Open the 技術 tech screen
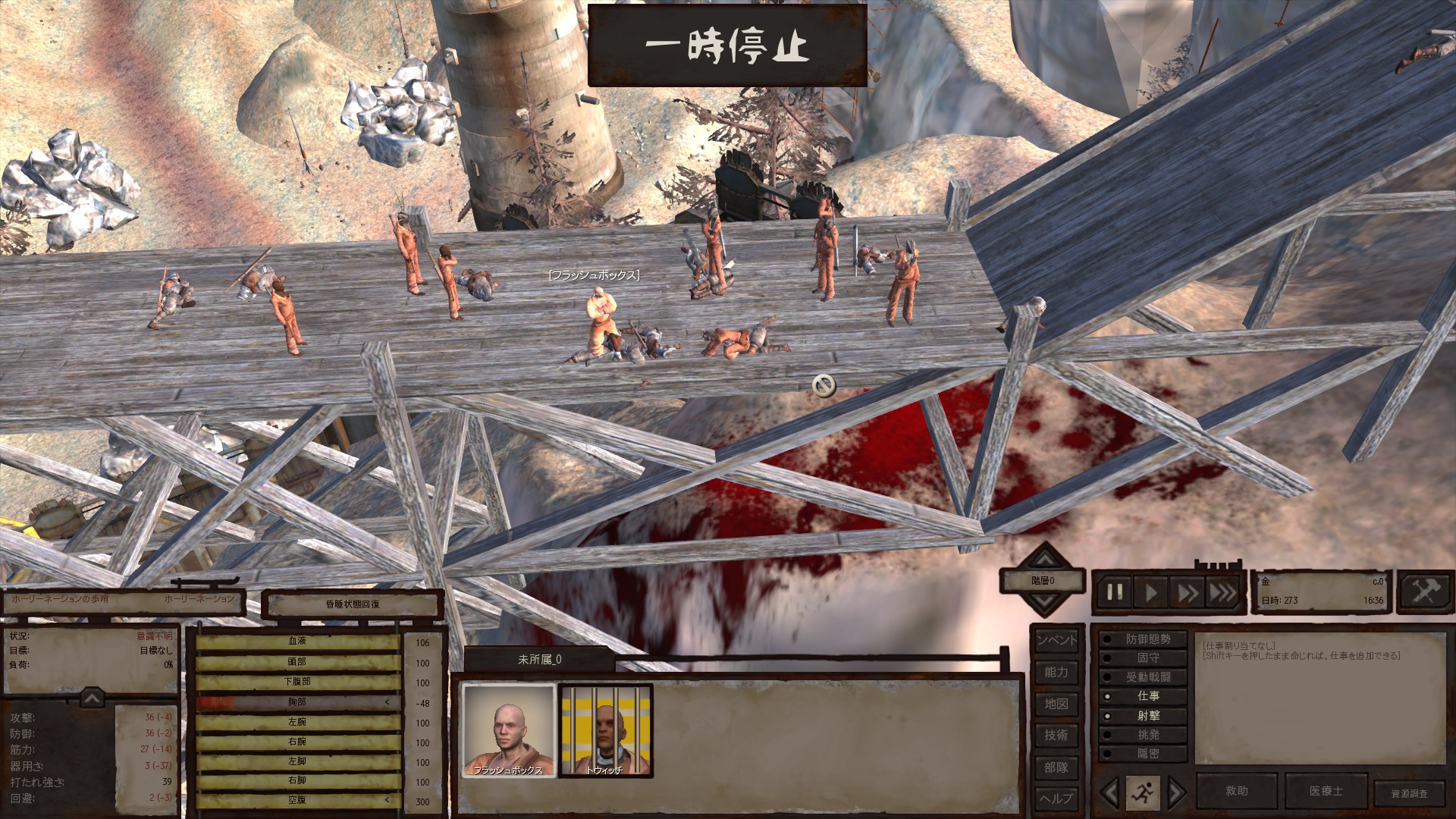 (x=1056, y=735)
